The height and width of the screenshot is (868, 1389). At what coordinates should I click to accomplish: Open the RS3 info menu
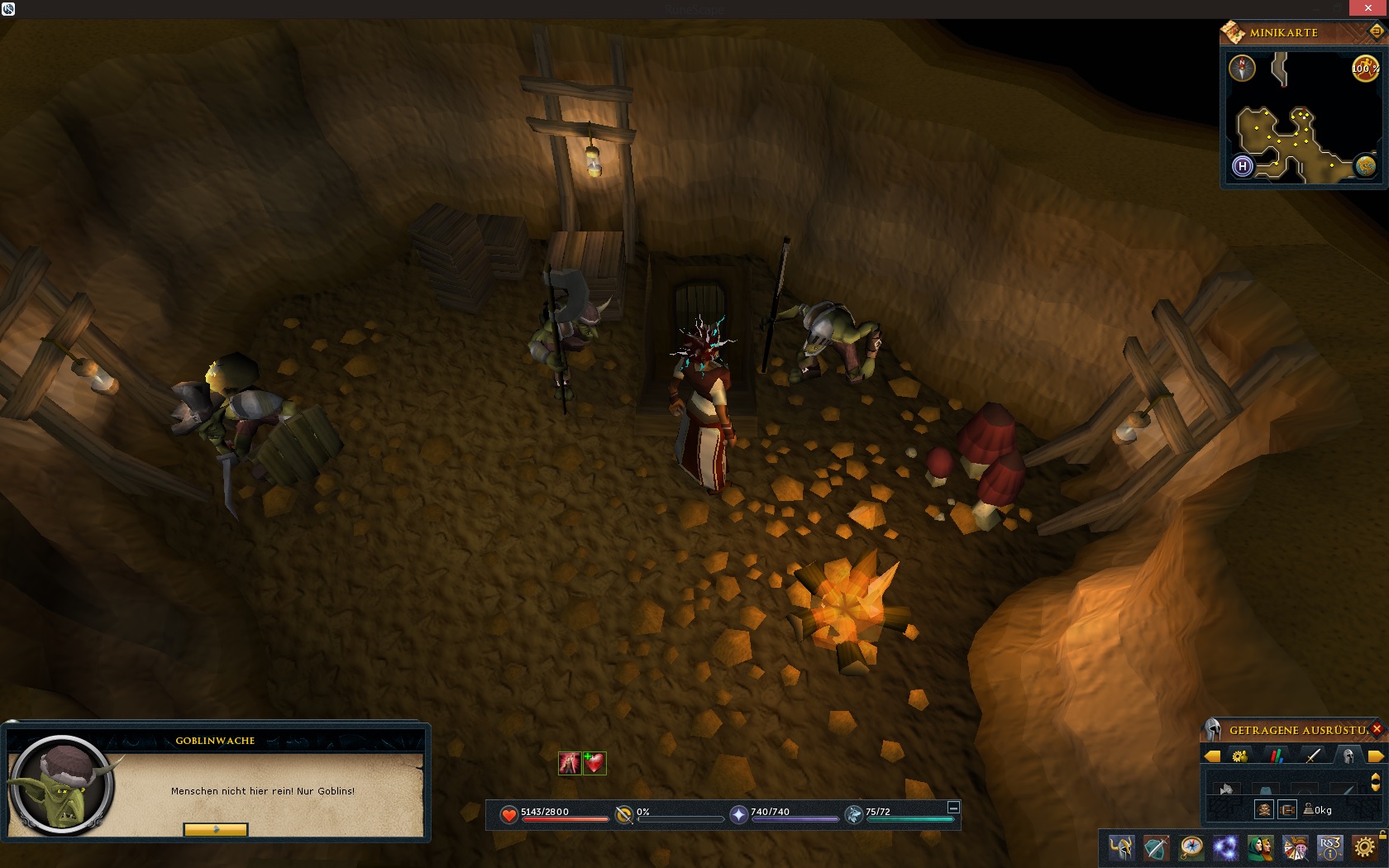tap(1329, 848)
